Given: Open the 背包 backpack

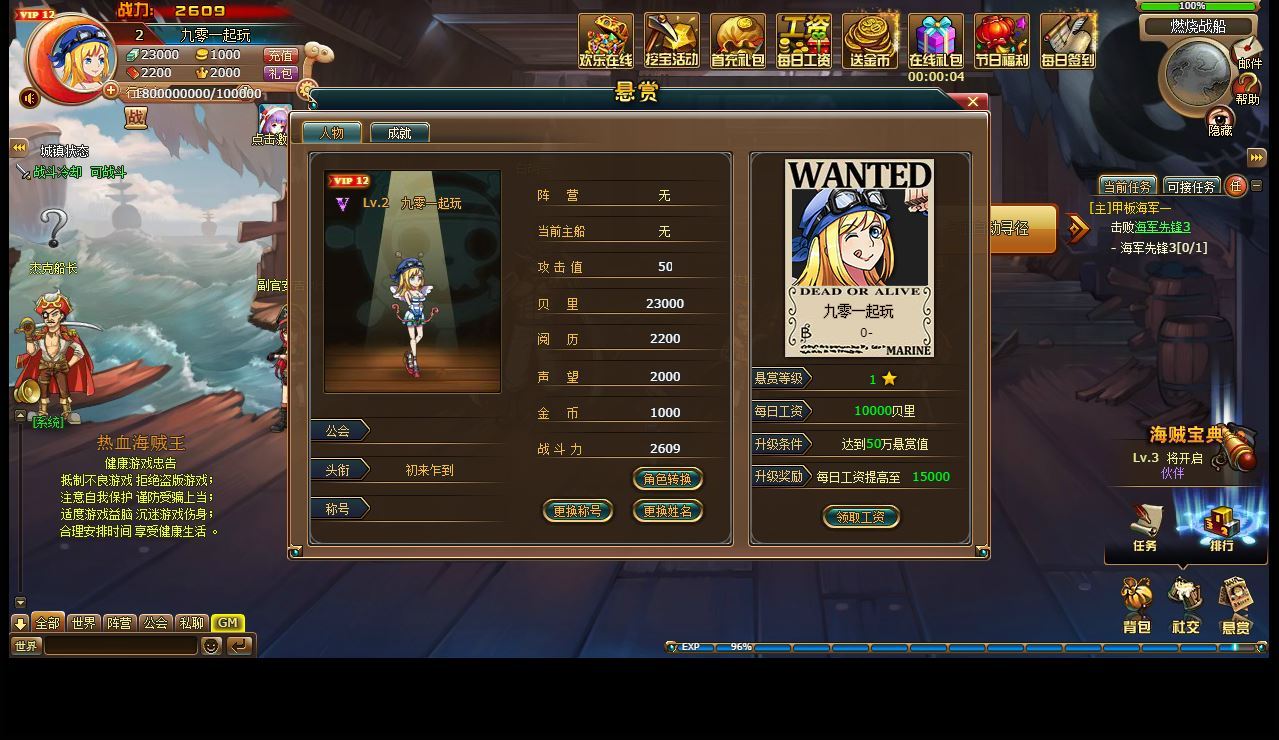Looking at the screenshot, I should [1137, 606].
